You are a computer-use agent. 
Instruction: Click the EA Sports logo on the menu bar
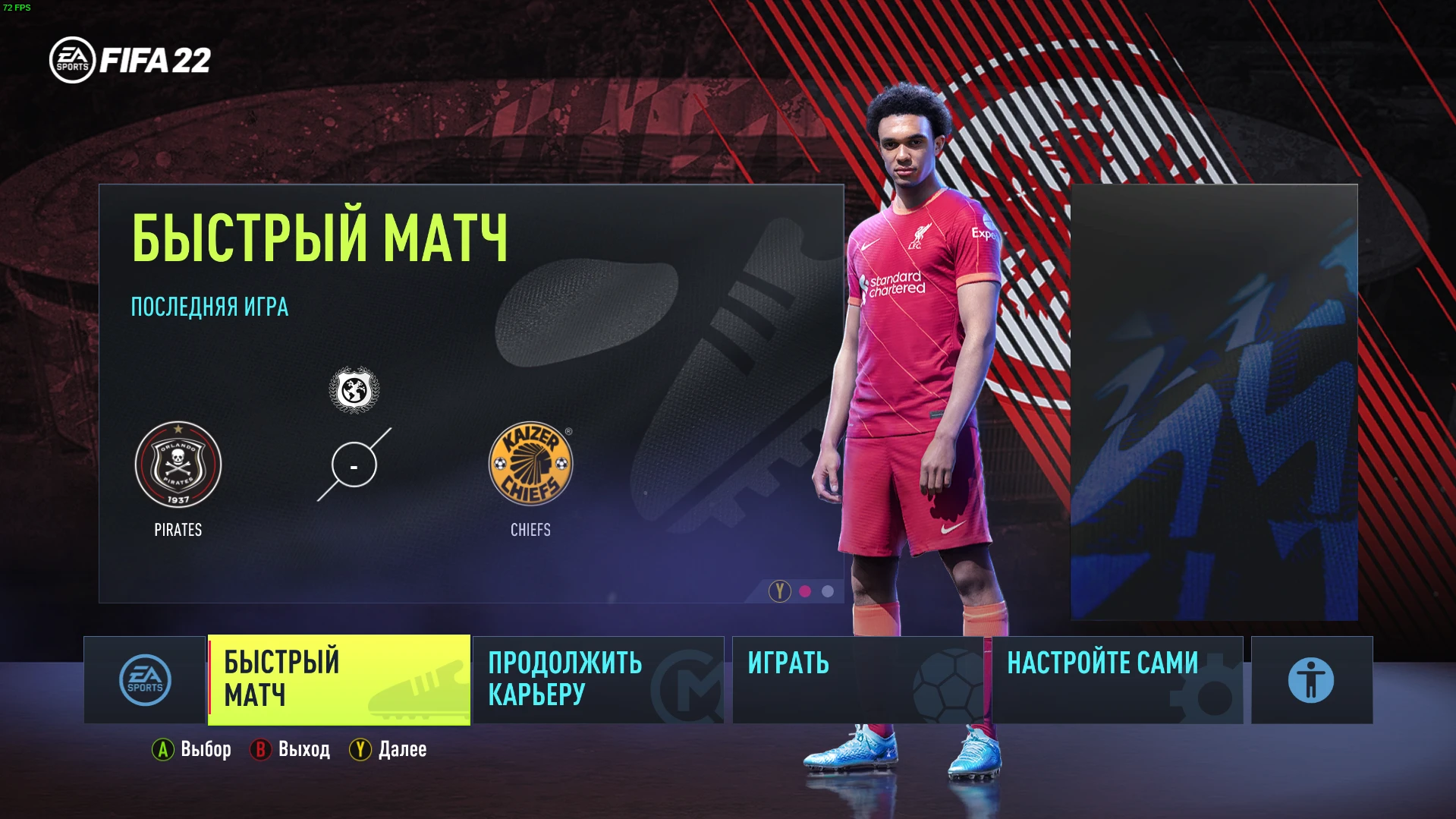point(144,679)
